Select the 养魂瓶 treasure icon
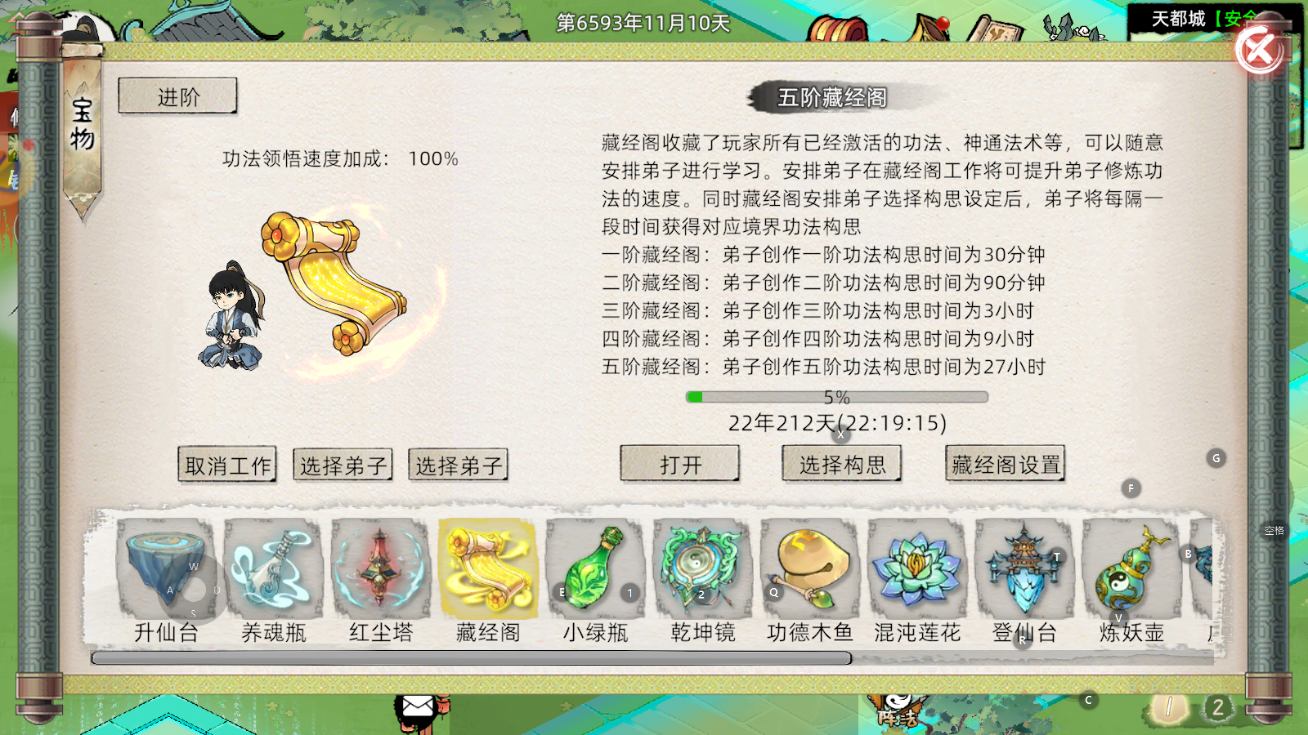This screenshot has width=1308, height=735. coord(273,570)
